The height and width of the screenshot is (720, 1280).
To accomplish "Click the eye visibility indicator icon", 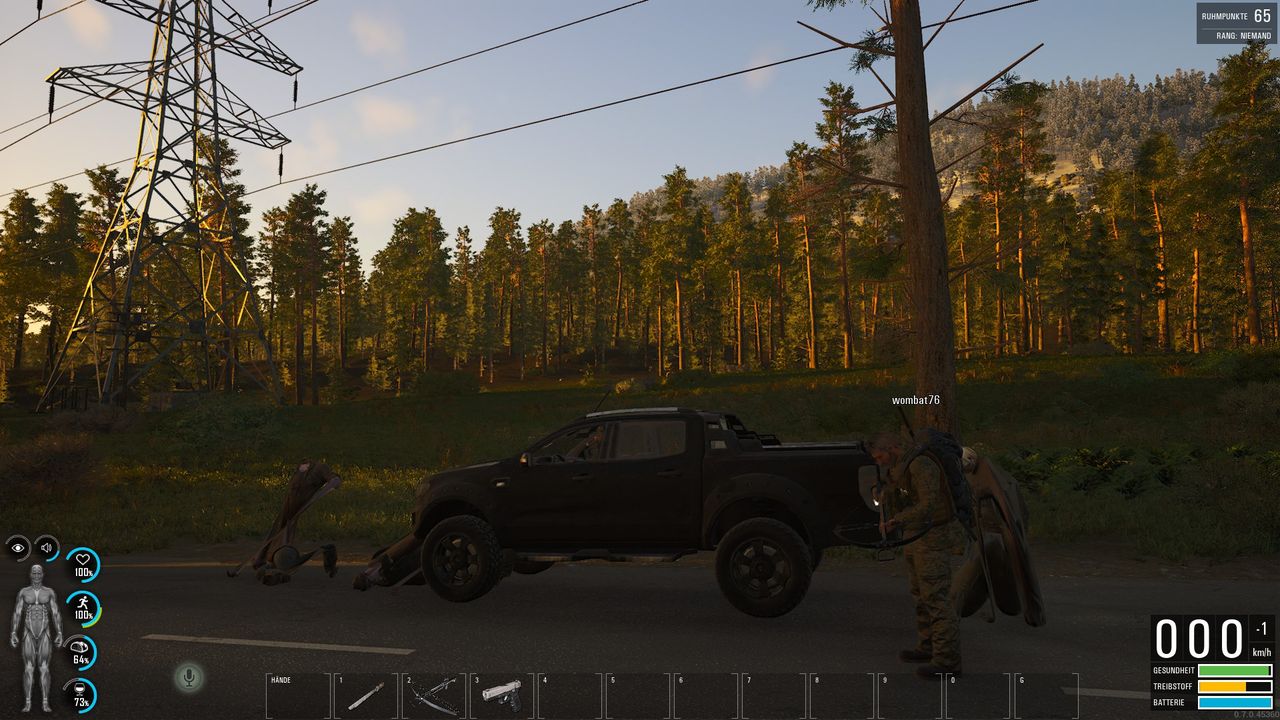I will tap(18, 547).
